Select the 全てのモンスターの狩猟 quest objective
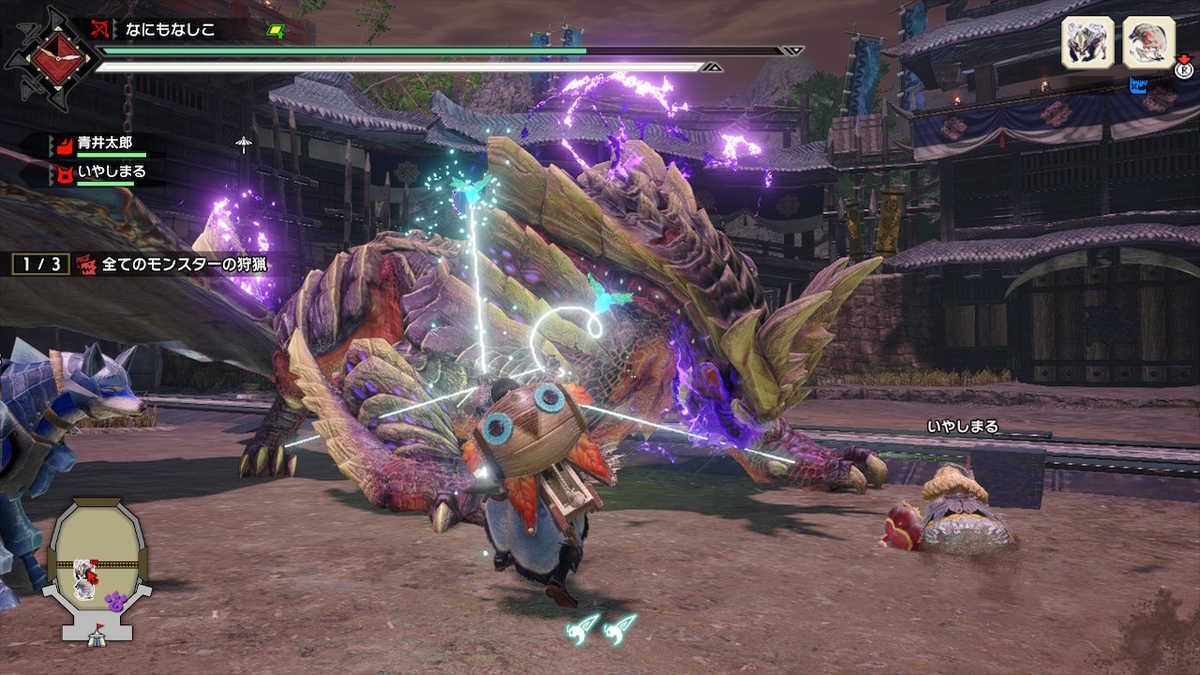The height and width of the screenshot is (675, 1200). pyautogui.click(x=182, y=265)
